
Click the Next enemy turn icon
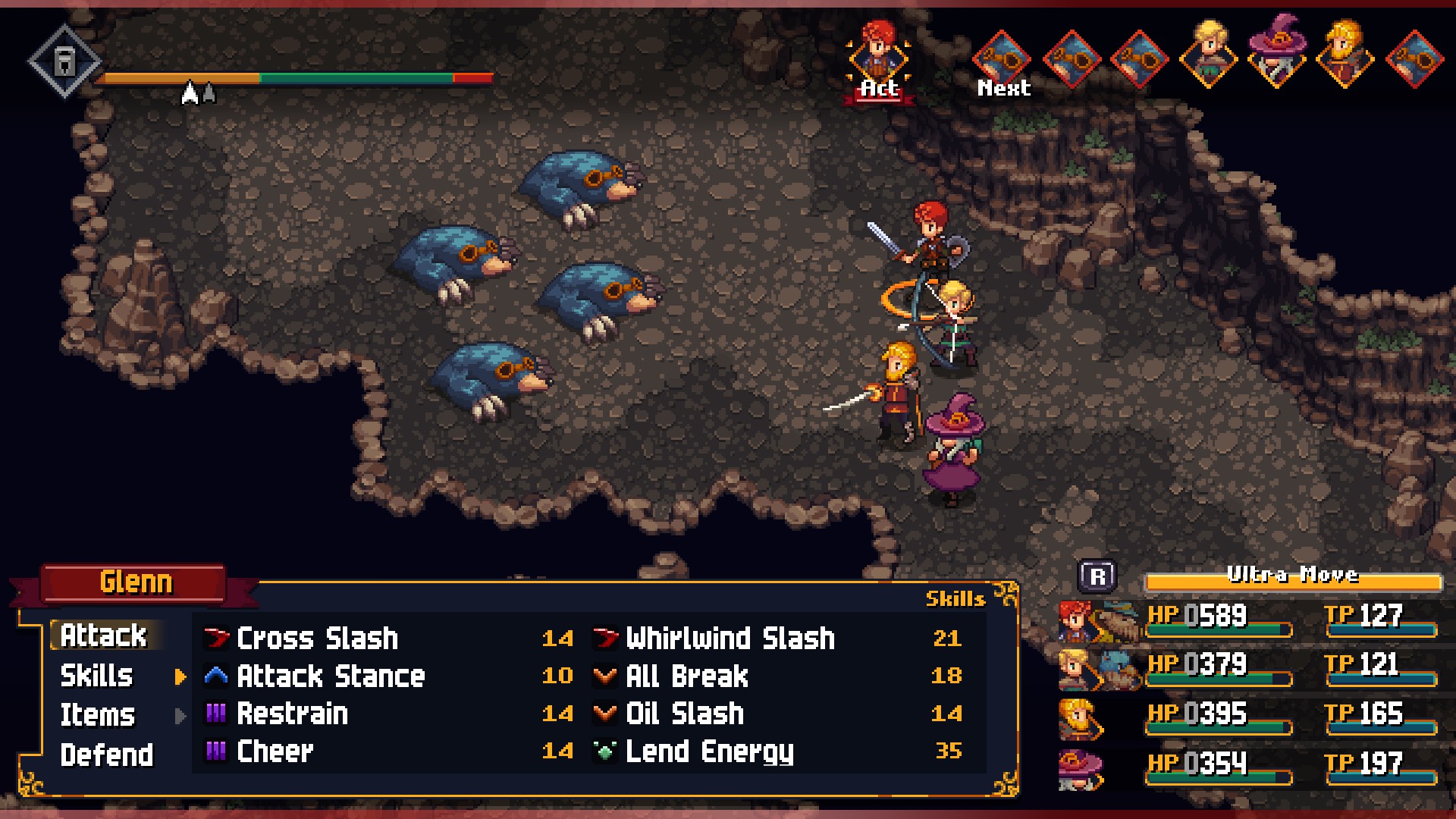(x=1003, y=59)
